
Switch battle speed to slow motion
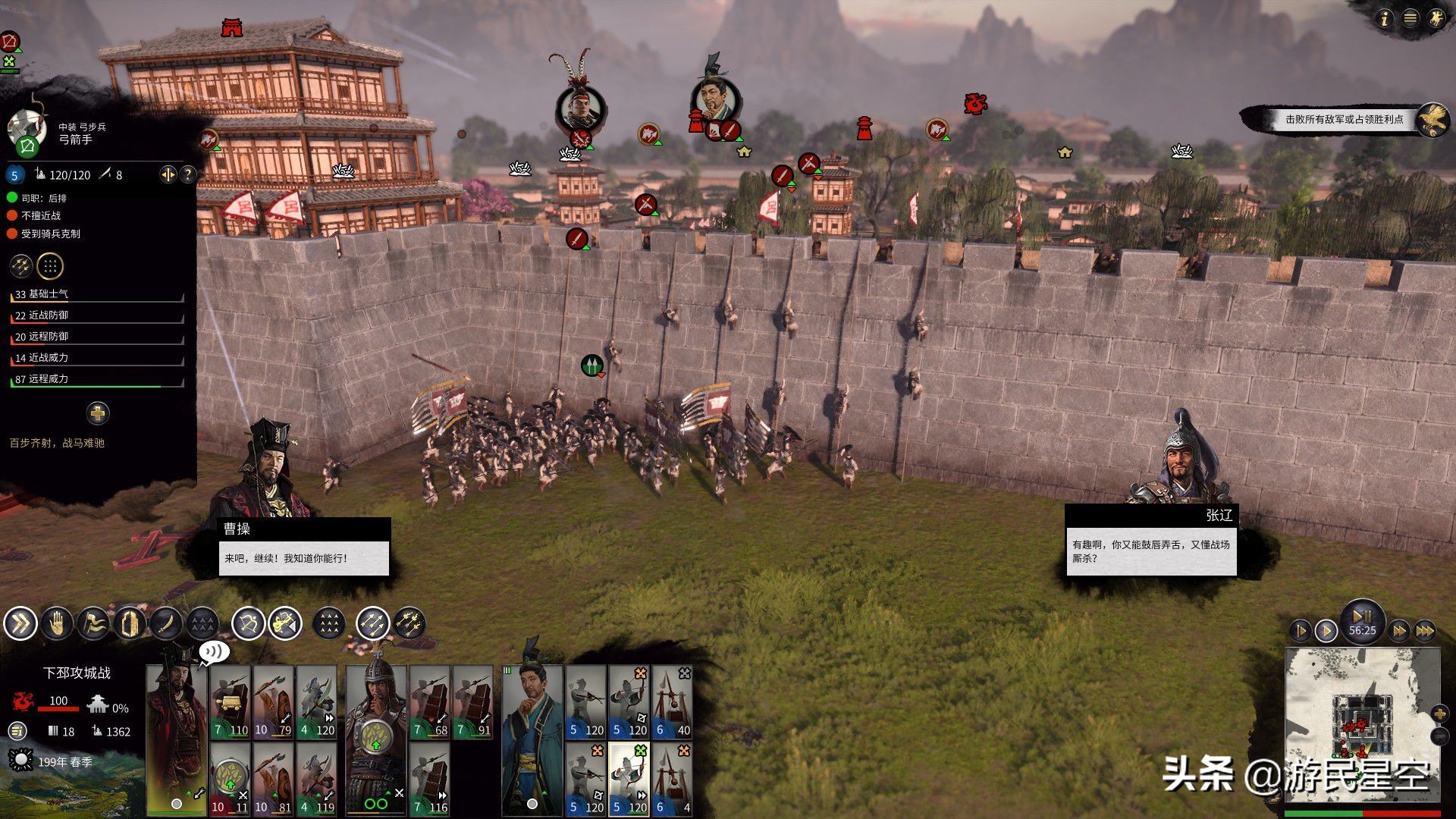tap(1301, 630)
